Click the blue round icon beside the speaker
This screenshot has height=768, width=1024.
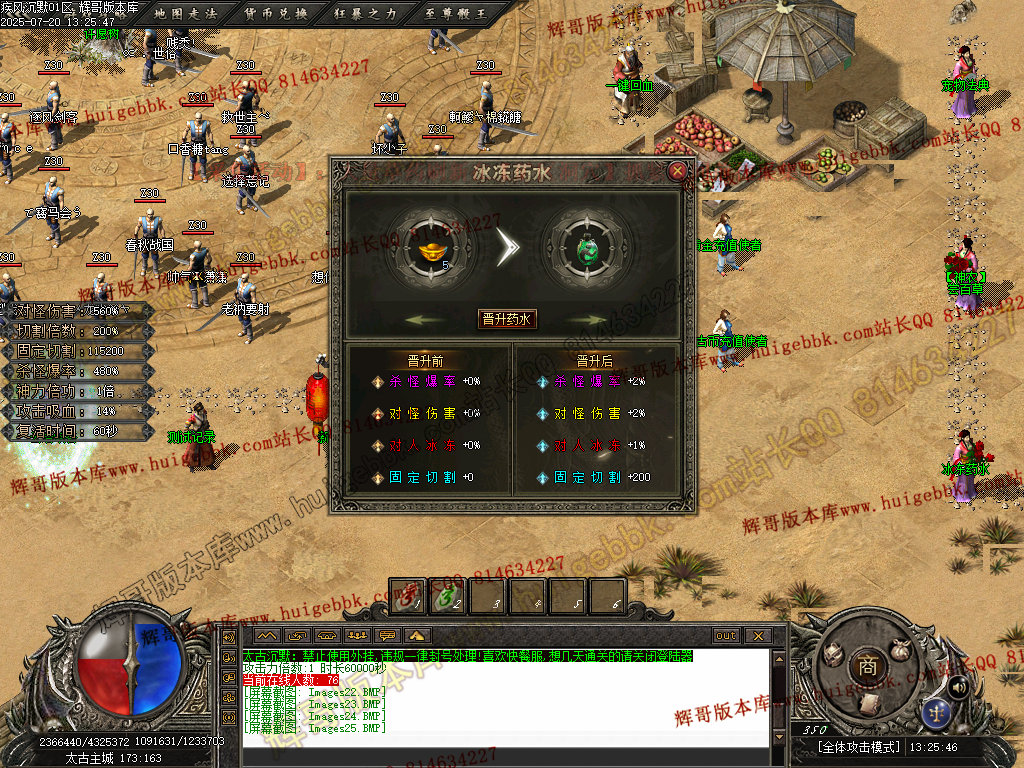tap(938, 713)
